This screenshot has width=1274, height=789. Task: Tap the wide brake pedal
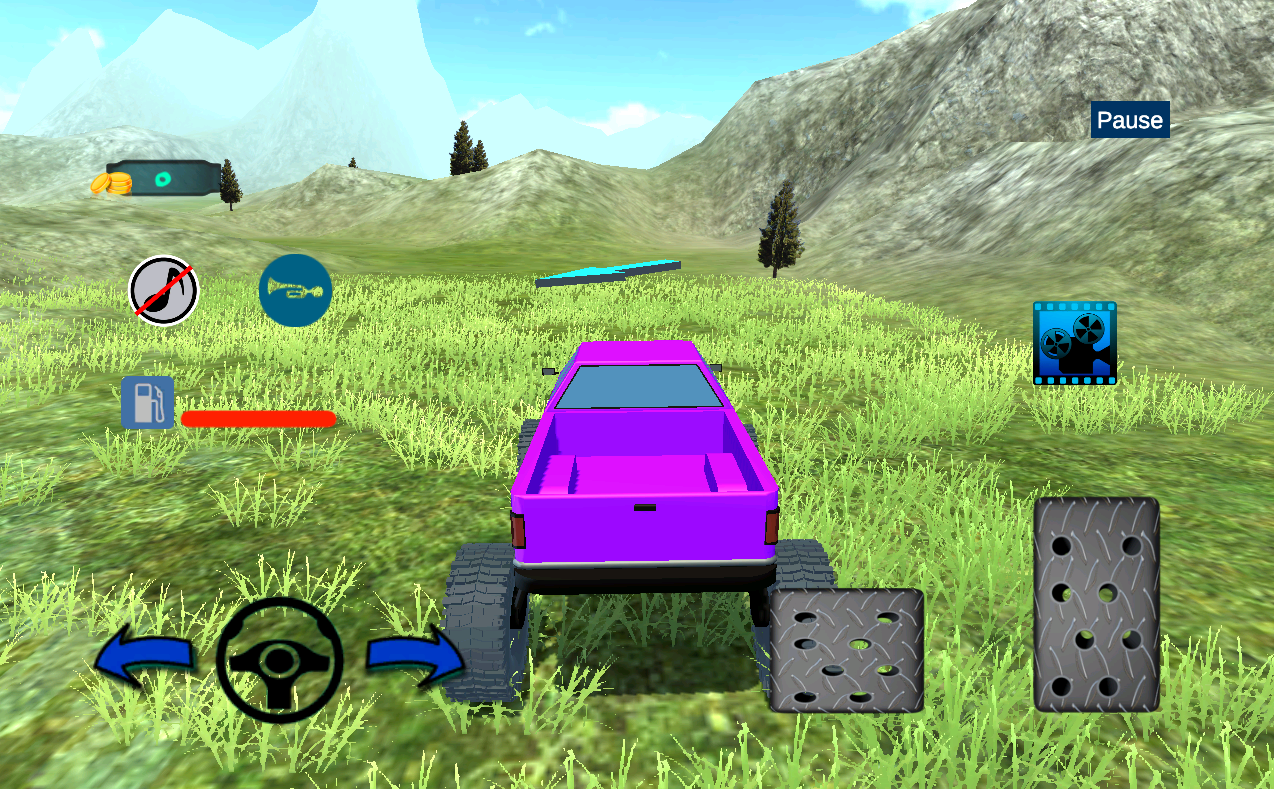click(846, 650)
